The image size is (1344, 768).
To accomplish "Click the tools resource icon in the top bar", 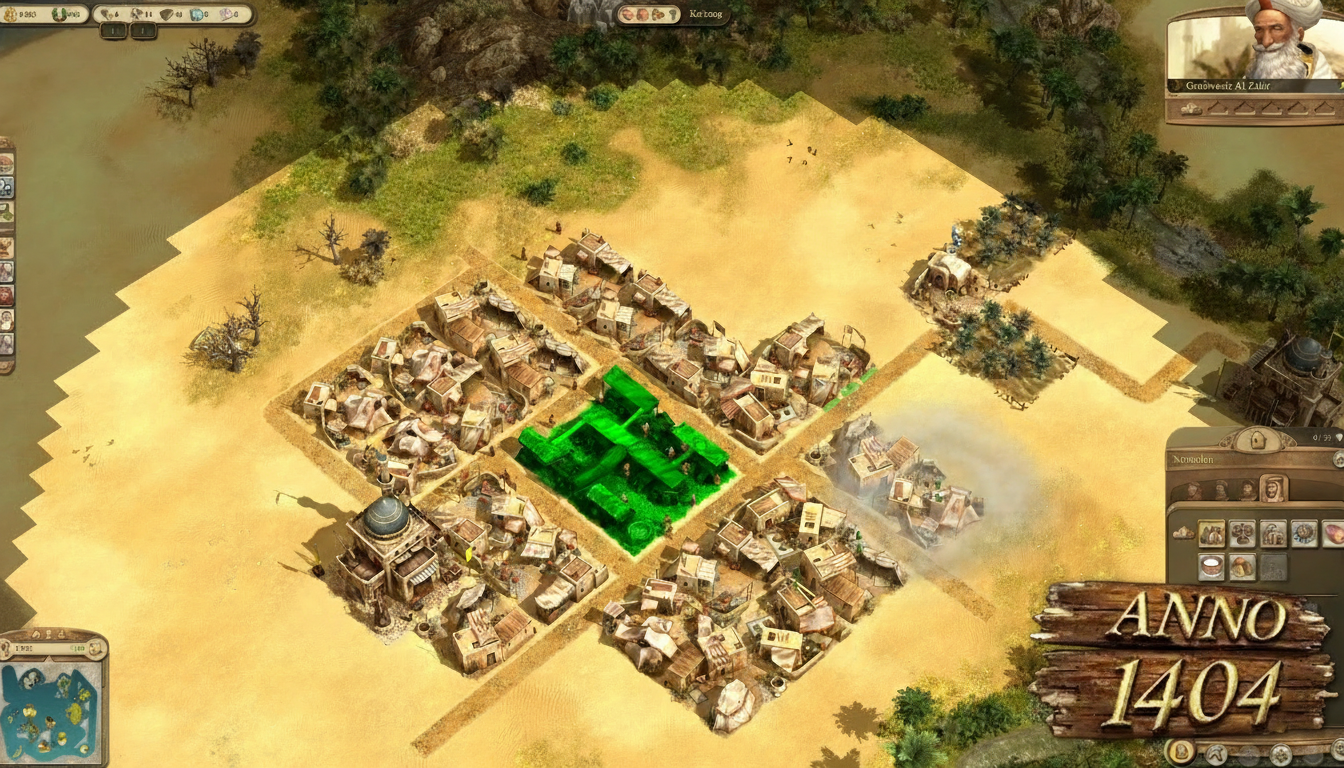I will pyautogui.click(x=136, y=14).
